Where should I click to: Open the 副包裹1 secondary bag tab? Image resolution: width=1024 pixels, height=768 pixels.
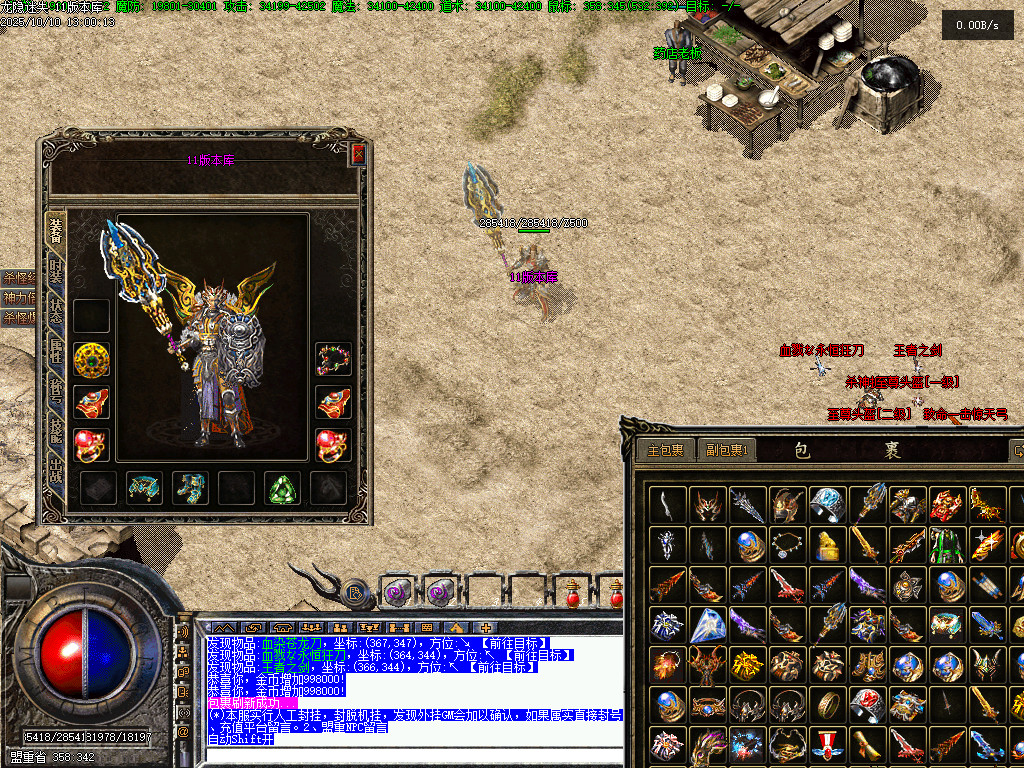[x=727, y=451]
